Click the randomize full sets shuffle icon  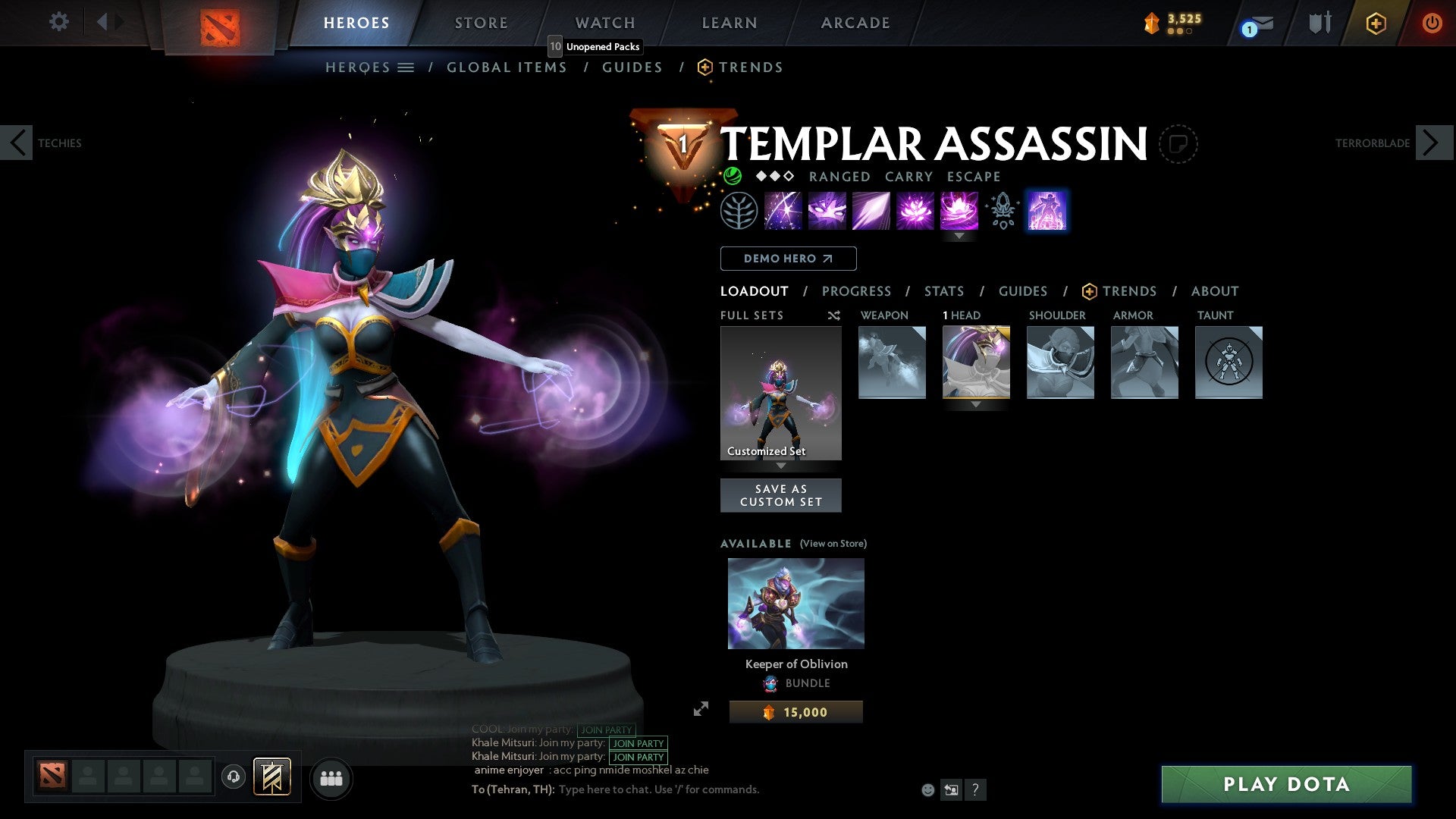point(833,315)
